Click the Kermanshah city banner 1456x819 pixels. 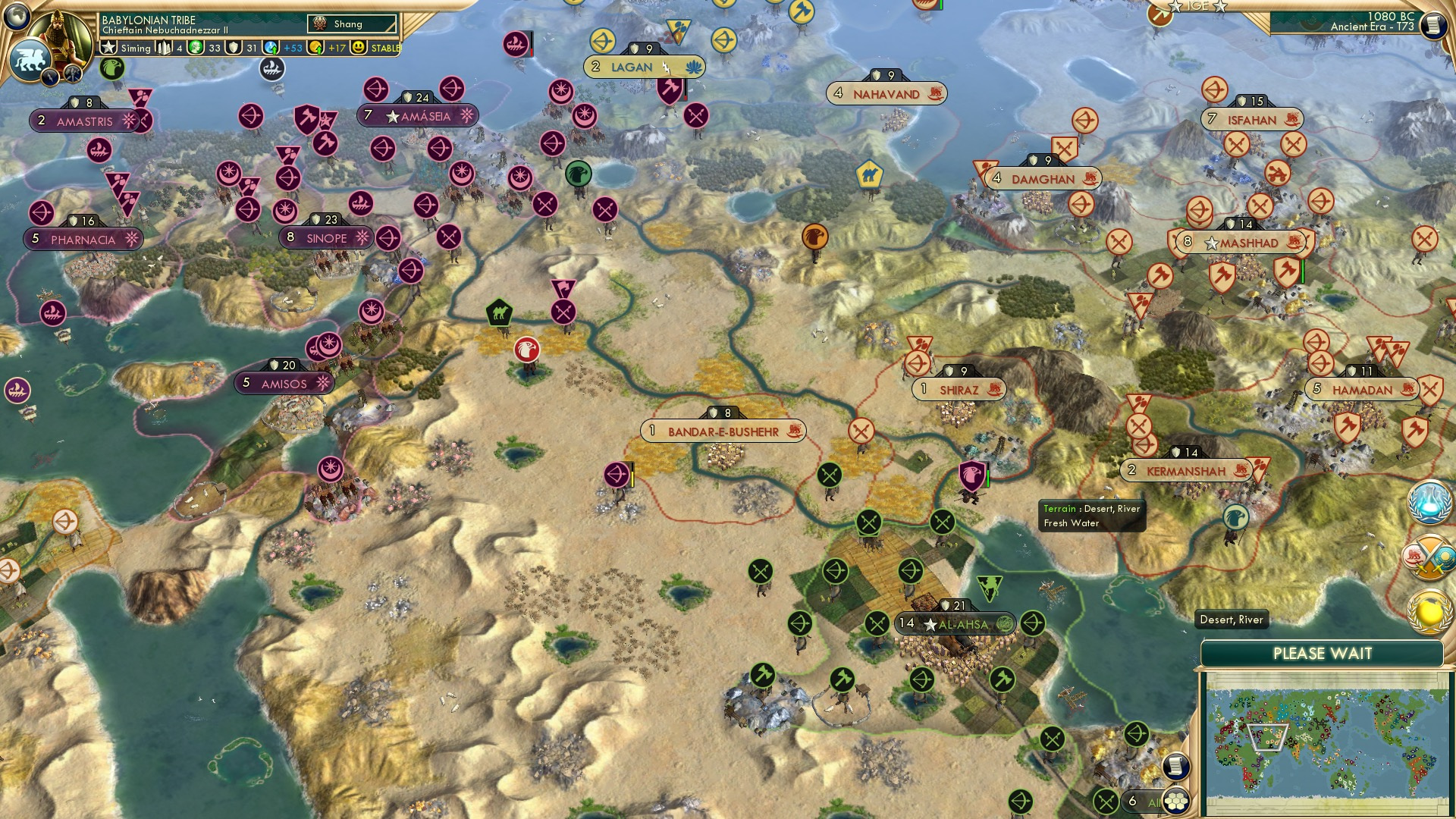pyautogui.click(x=1187, y=470)
